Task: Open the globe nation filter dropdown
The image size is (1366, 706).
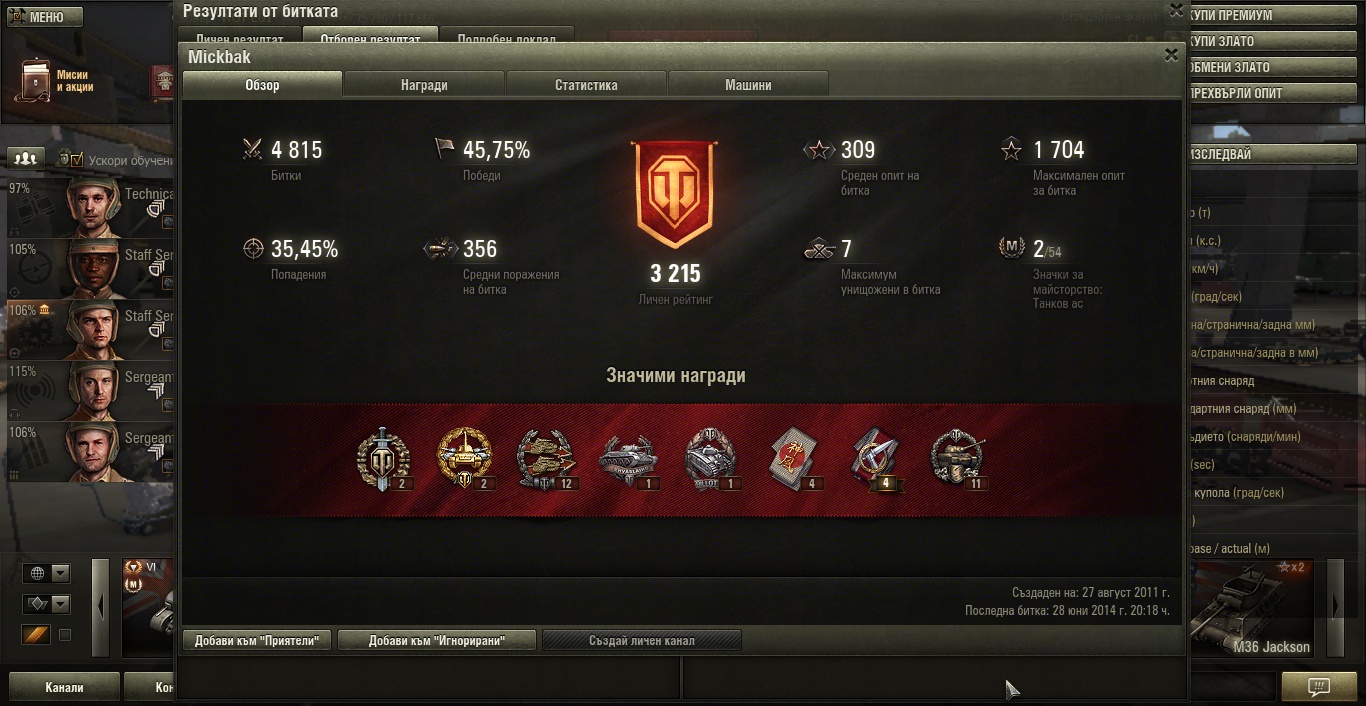Action: click(x=47, y=573)
